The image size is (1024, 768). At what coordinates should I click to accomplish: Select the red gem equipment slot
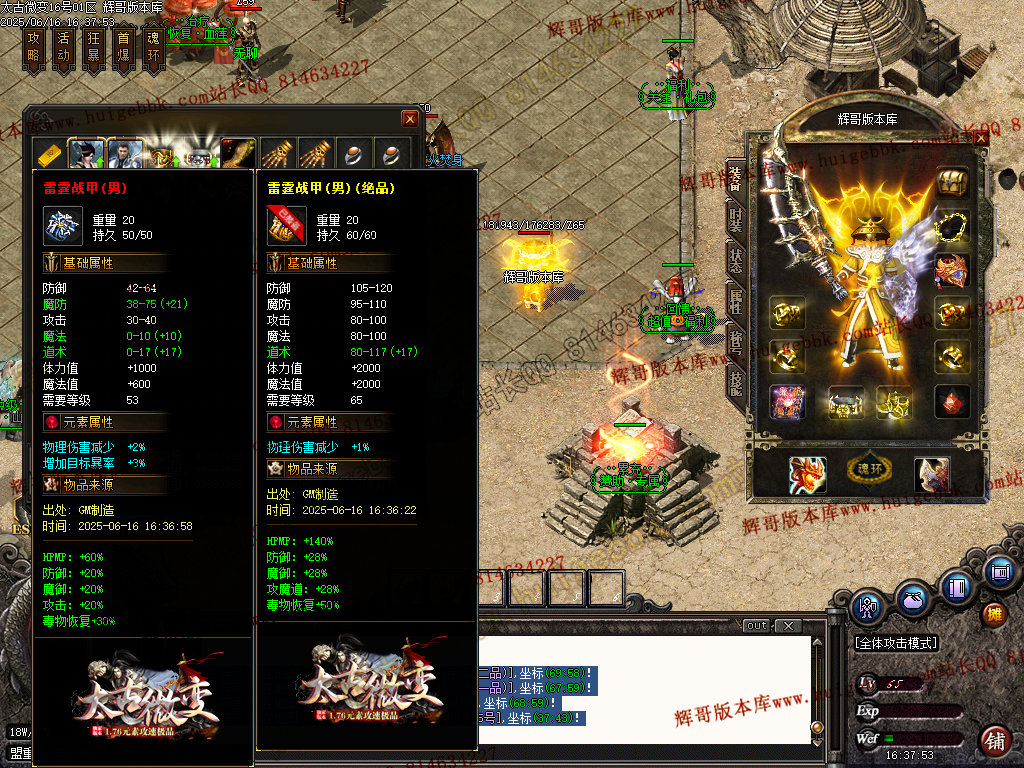click(952, 401)
